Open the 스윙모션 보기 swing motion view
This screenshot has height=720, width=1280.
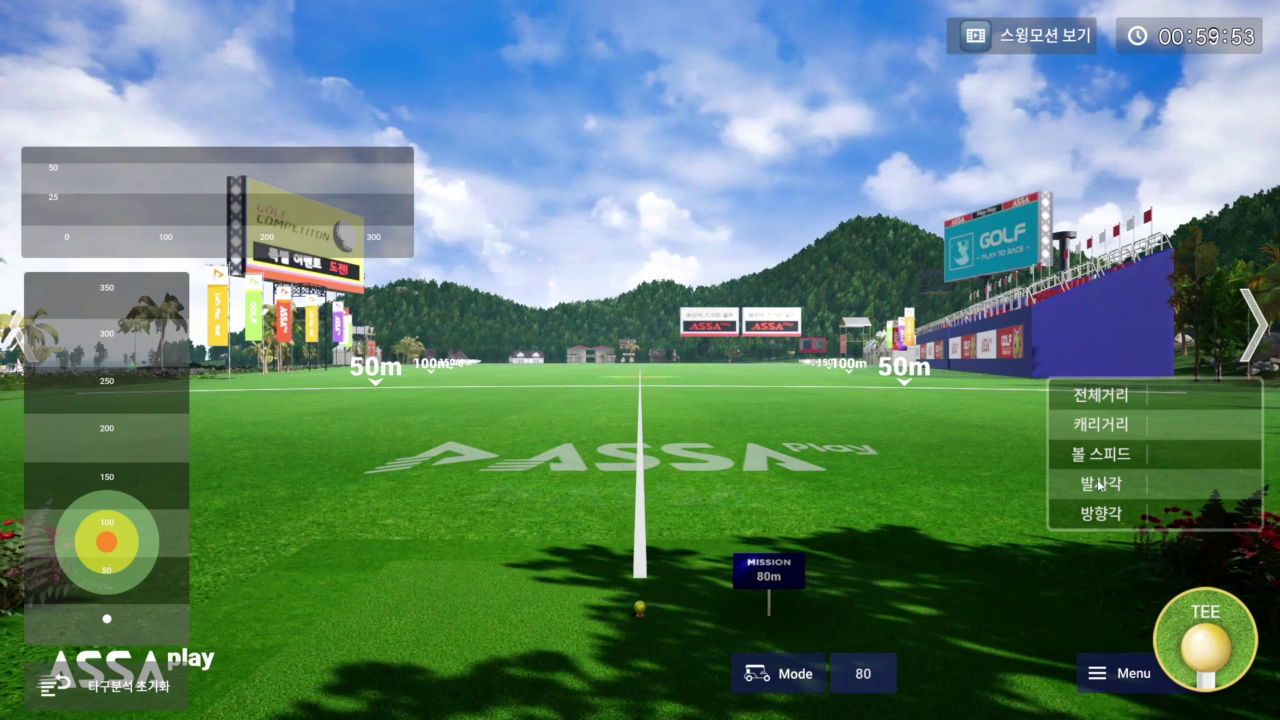click(x=1021, y=36)
